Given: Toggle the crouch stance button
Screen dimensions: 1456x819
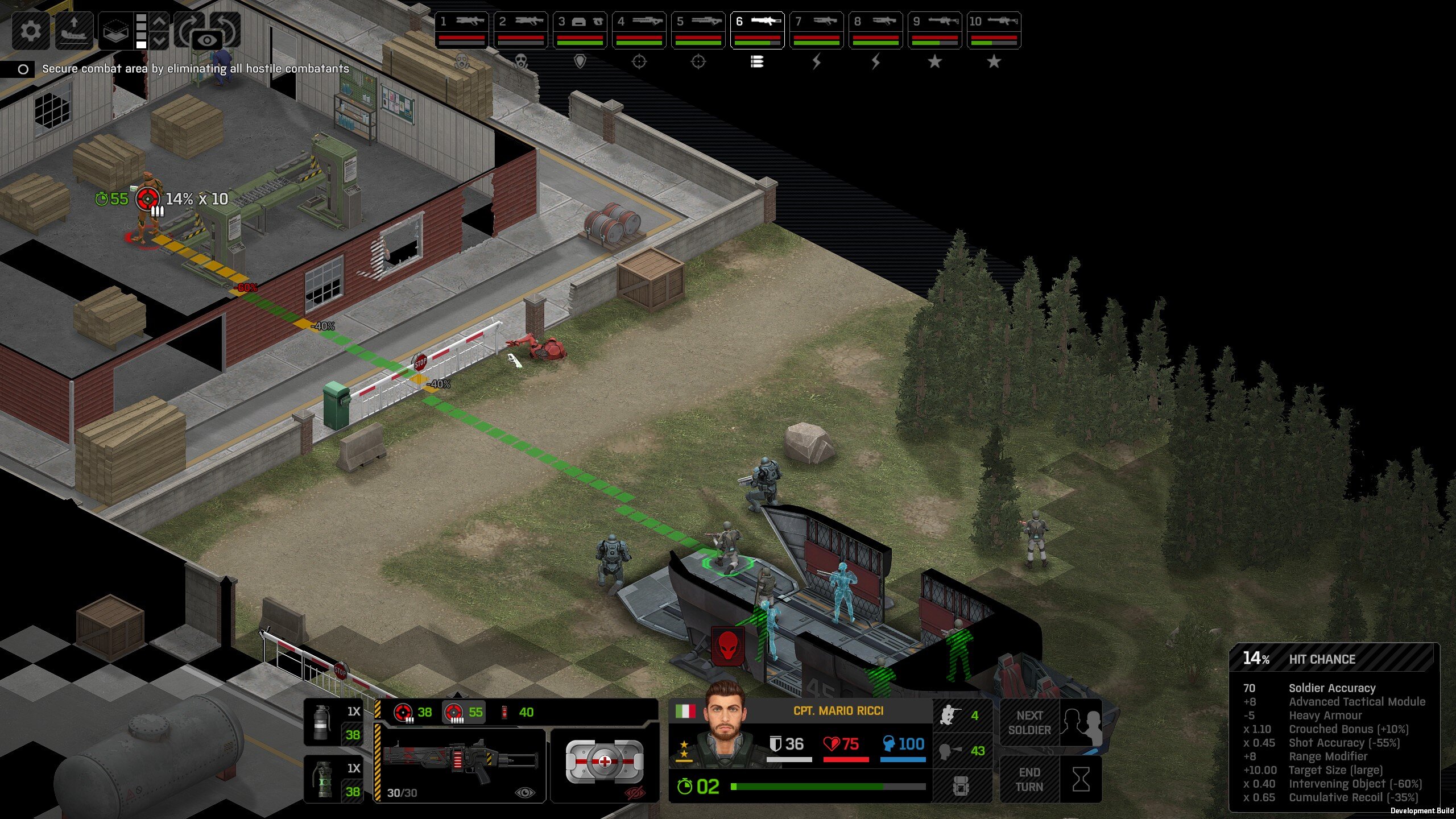Looking at the screenshot, I should (x=962, y=715).
